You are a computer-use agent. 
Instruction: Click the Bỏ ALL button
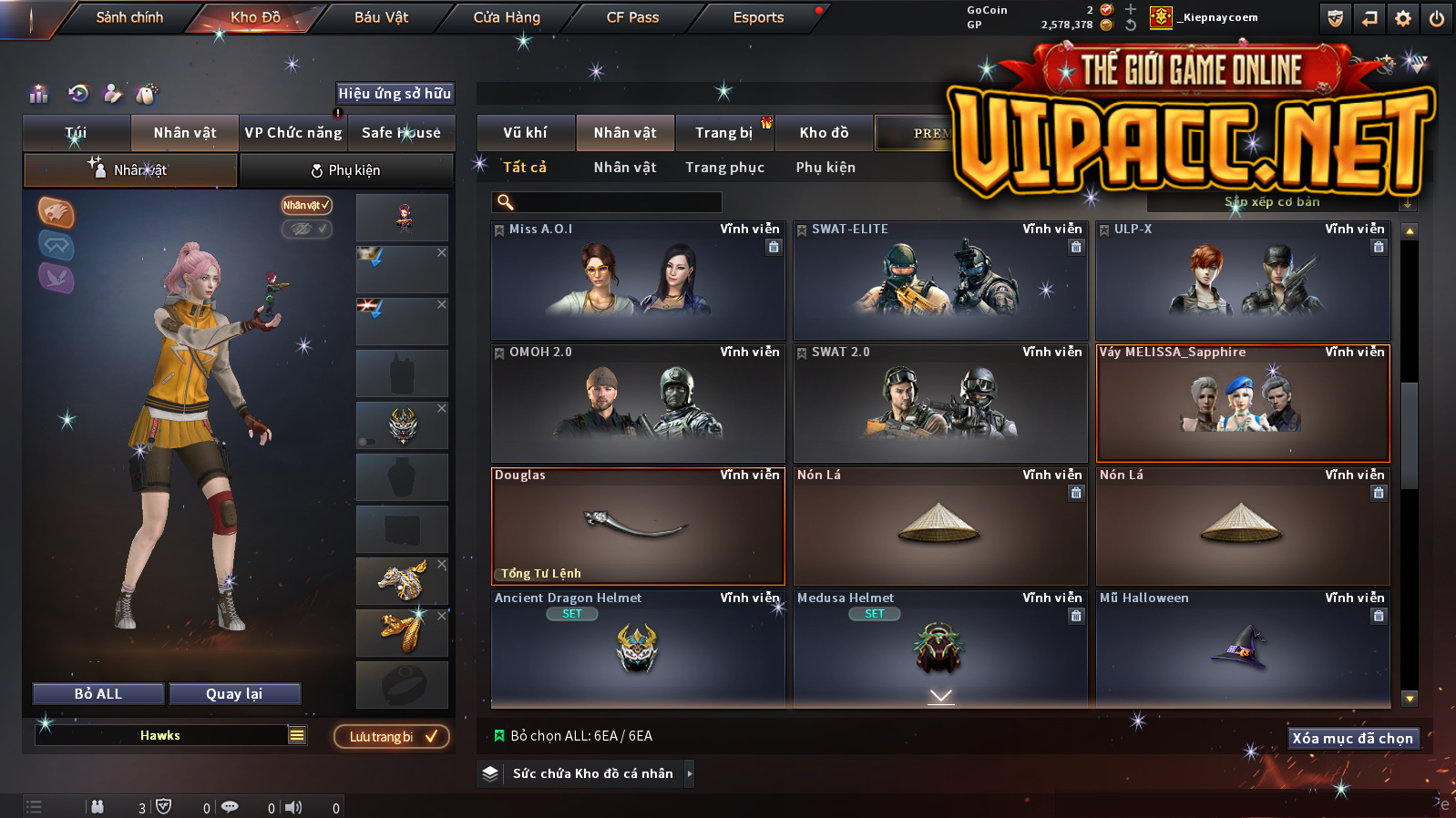pyautogui.click(x=98, y=694)
